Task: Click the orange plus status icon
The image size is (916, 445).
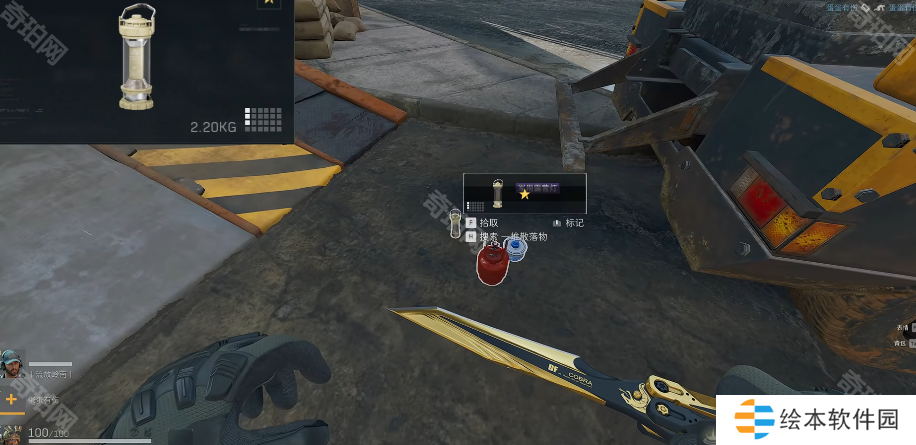Action: [13, 399]
